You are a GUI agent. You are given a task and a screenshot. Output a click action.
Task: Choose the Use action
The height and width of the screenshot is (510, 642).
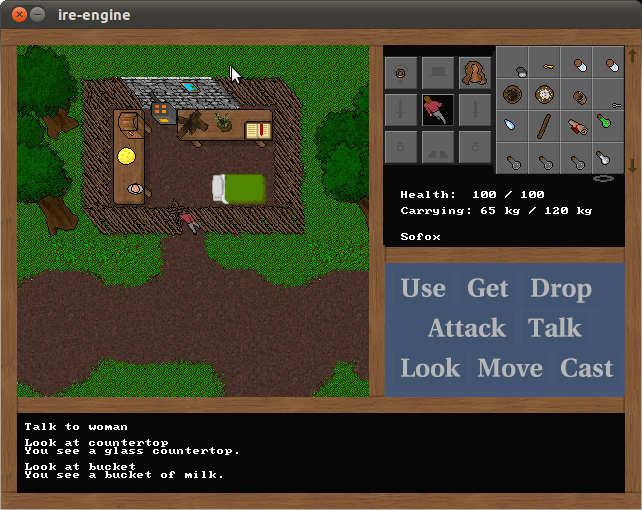point(423,289)
